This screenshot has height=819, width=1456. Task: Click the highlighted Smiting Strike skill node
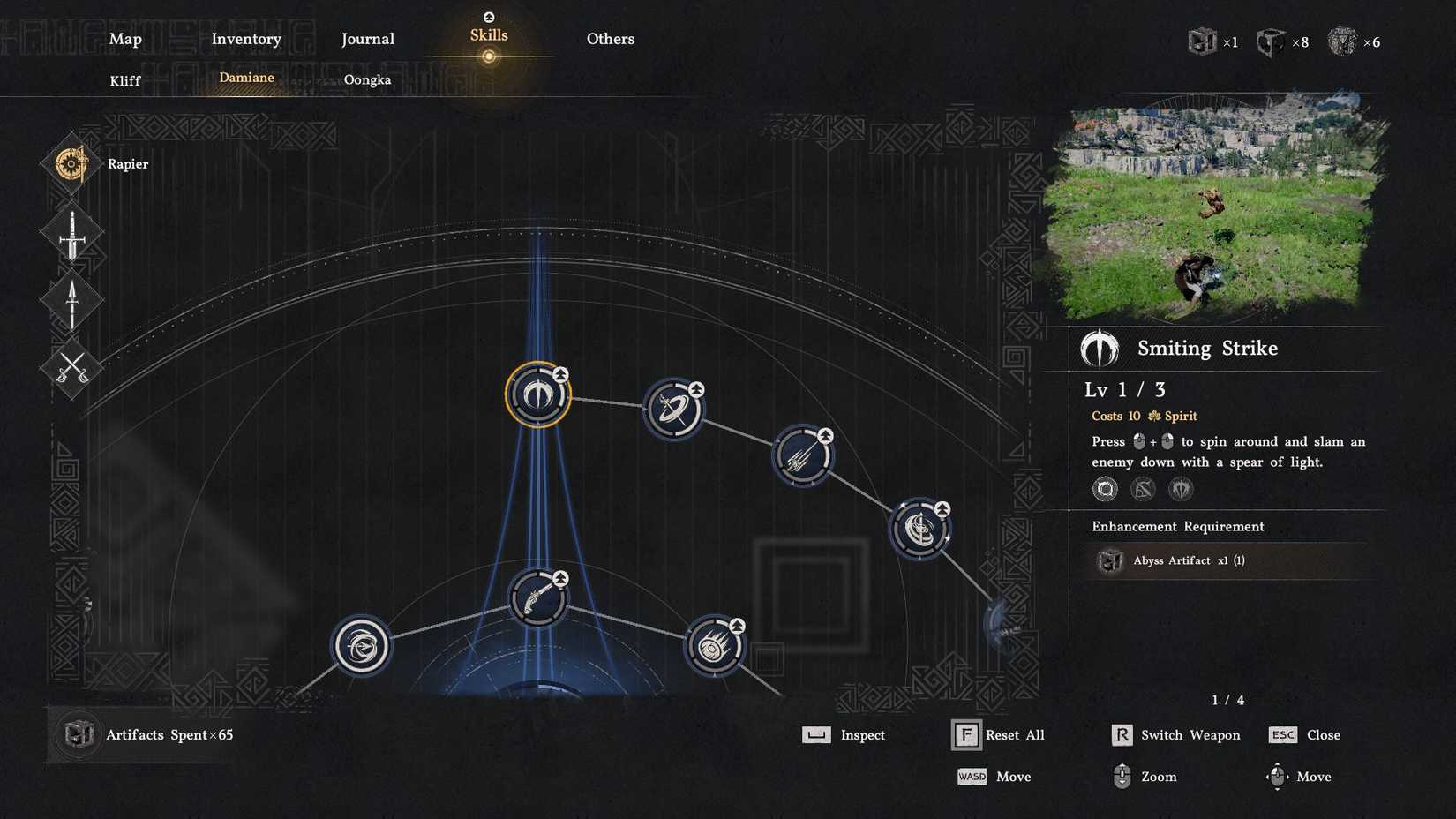(x=537, y=395)
